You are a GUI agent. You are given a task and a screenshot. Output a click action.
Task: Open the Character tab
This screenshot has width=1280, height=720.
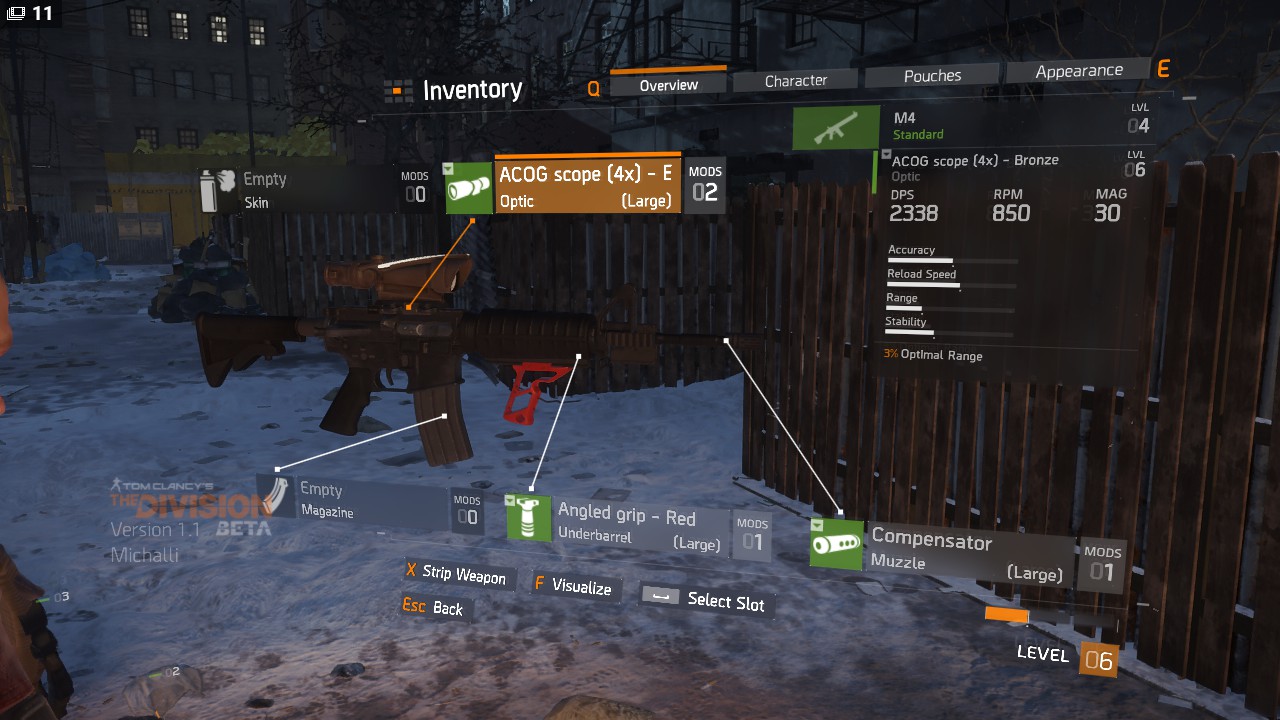[795, 80]
